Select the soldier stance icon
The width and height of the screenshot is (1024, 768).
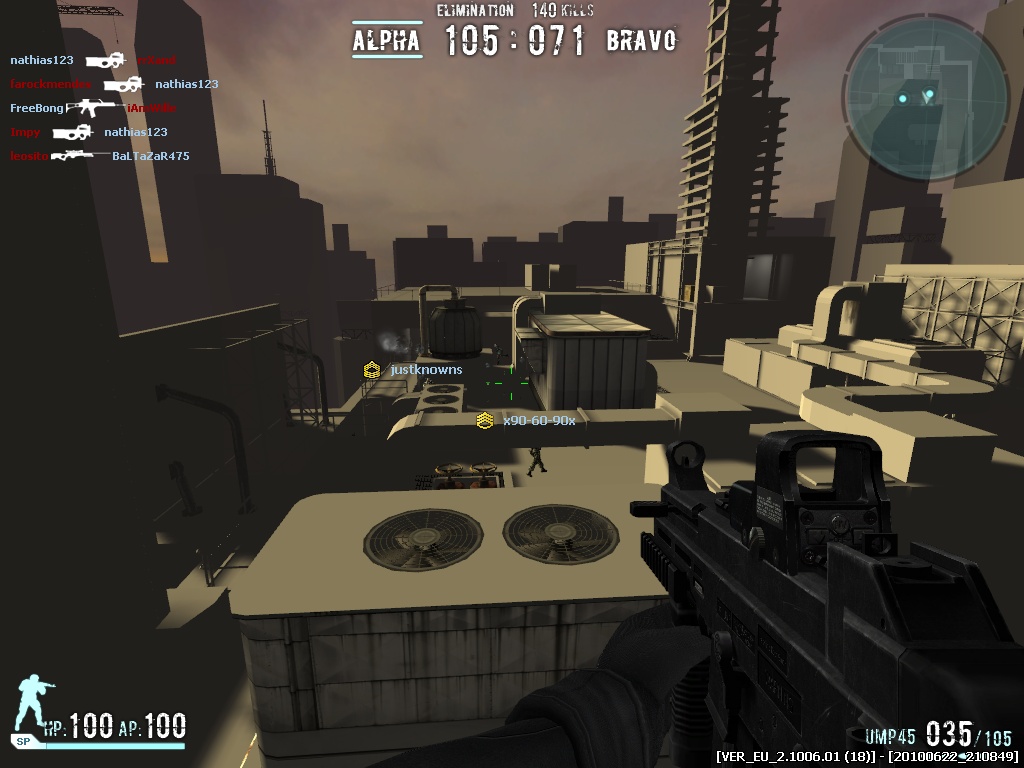34,703
